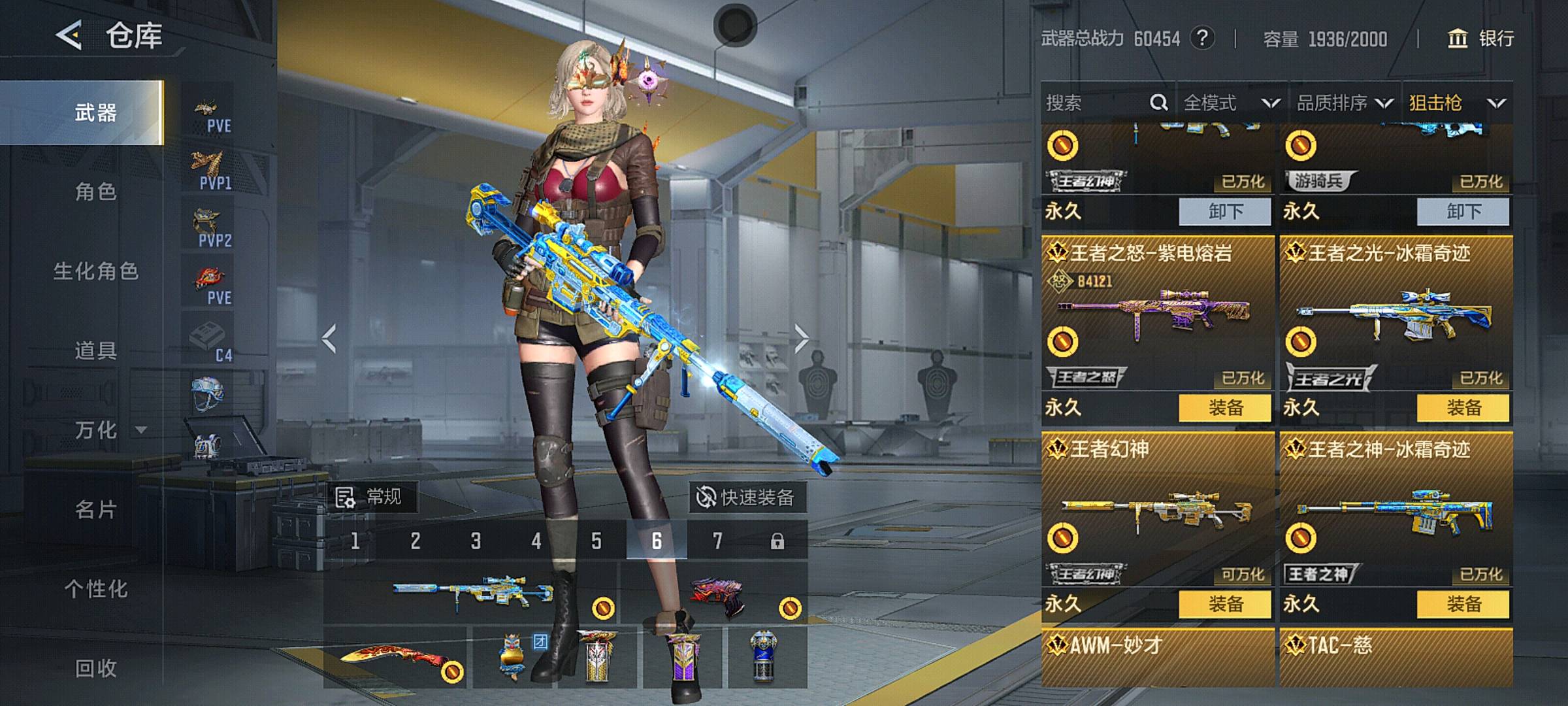Open the 银行 bank
This screenshot has width=1568, height=706.
pyautogui.click(x=1482, y=39)
